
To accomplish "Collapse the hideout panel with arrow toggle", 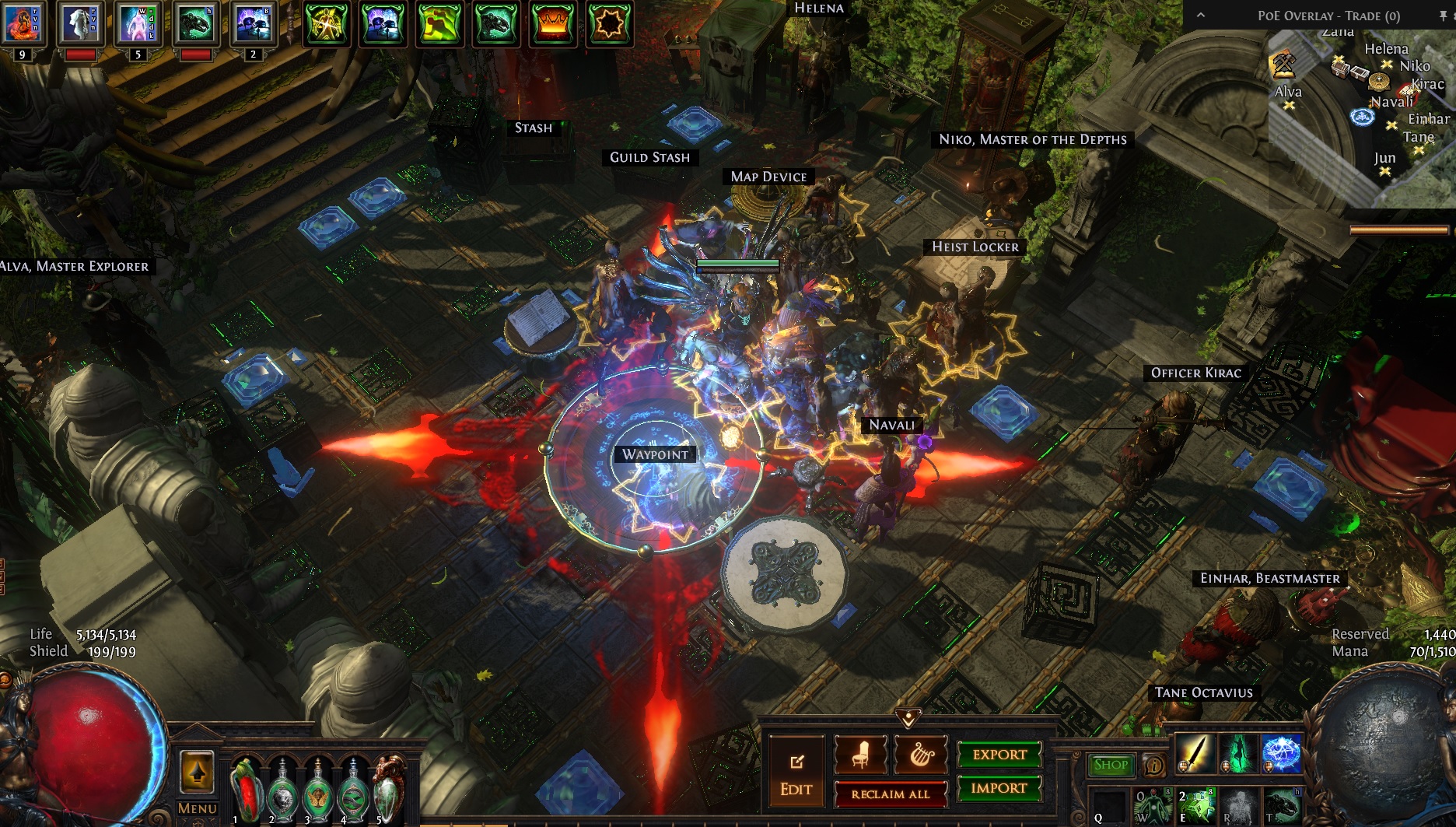I will (908, 717).
